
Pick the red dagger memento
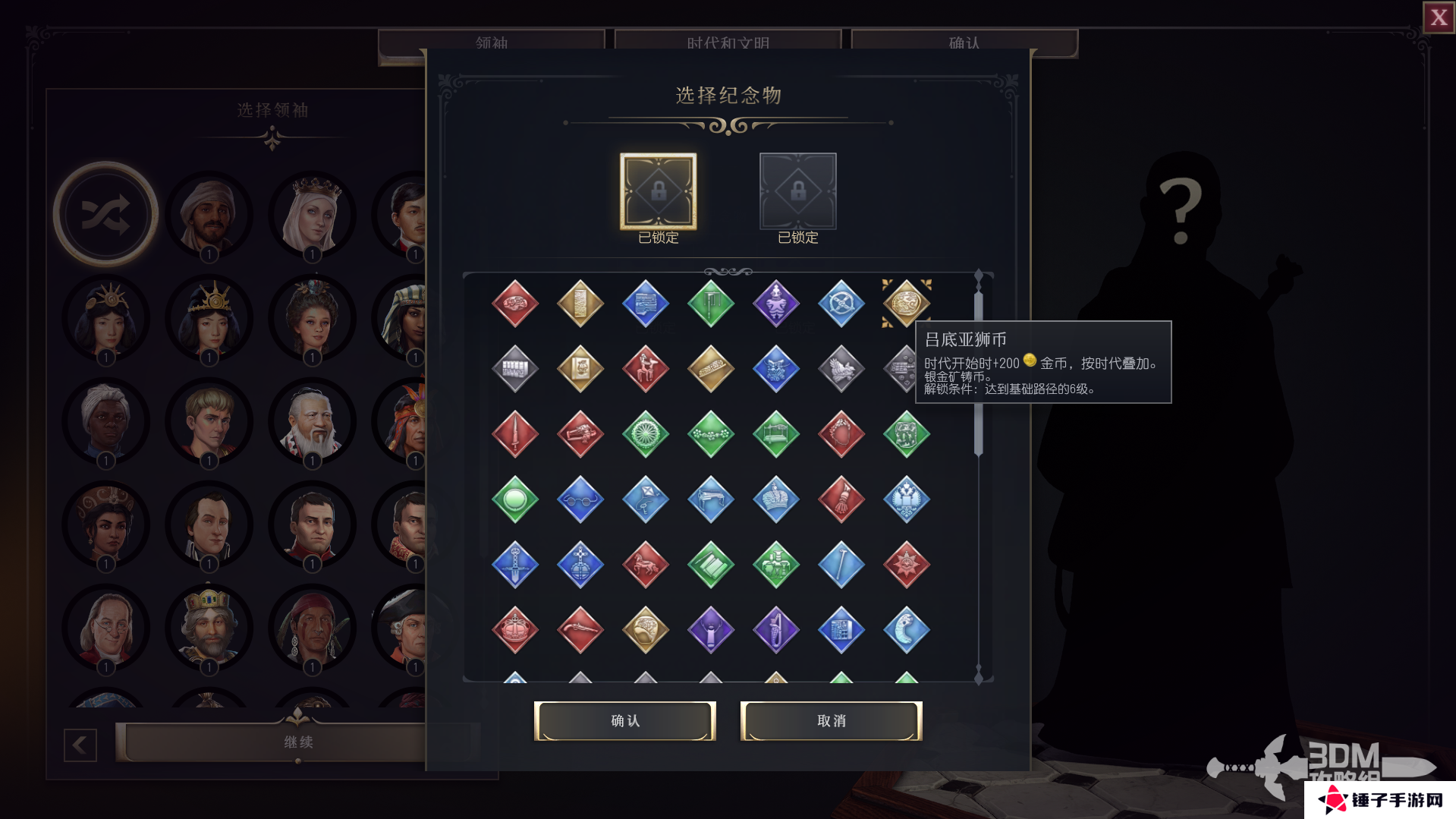tap(515, 434)
